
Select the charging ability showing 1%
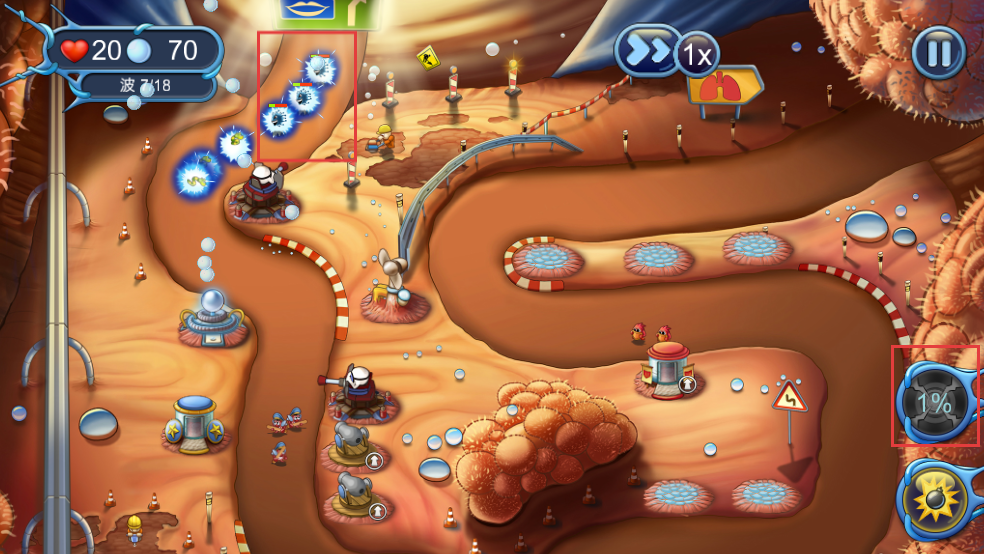click(934, 402)
